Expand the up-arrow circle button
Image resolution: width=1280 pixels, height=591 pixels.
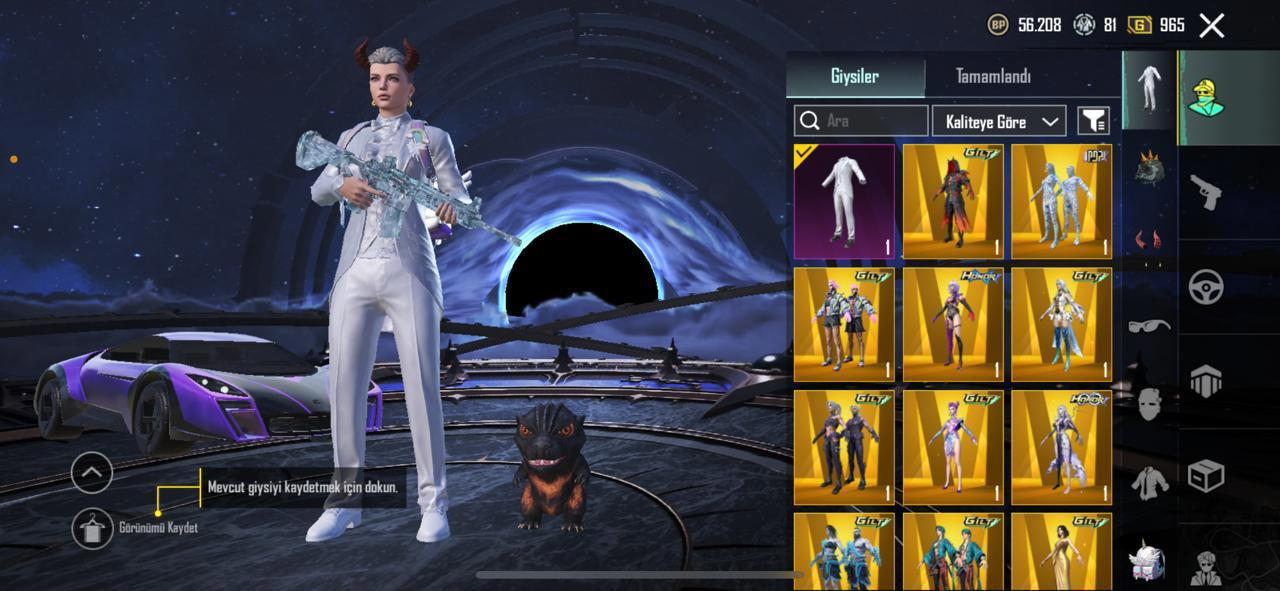[92, 472]
